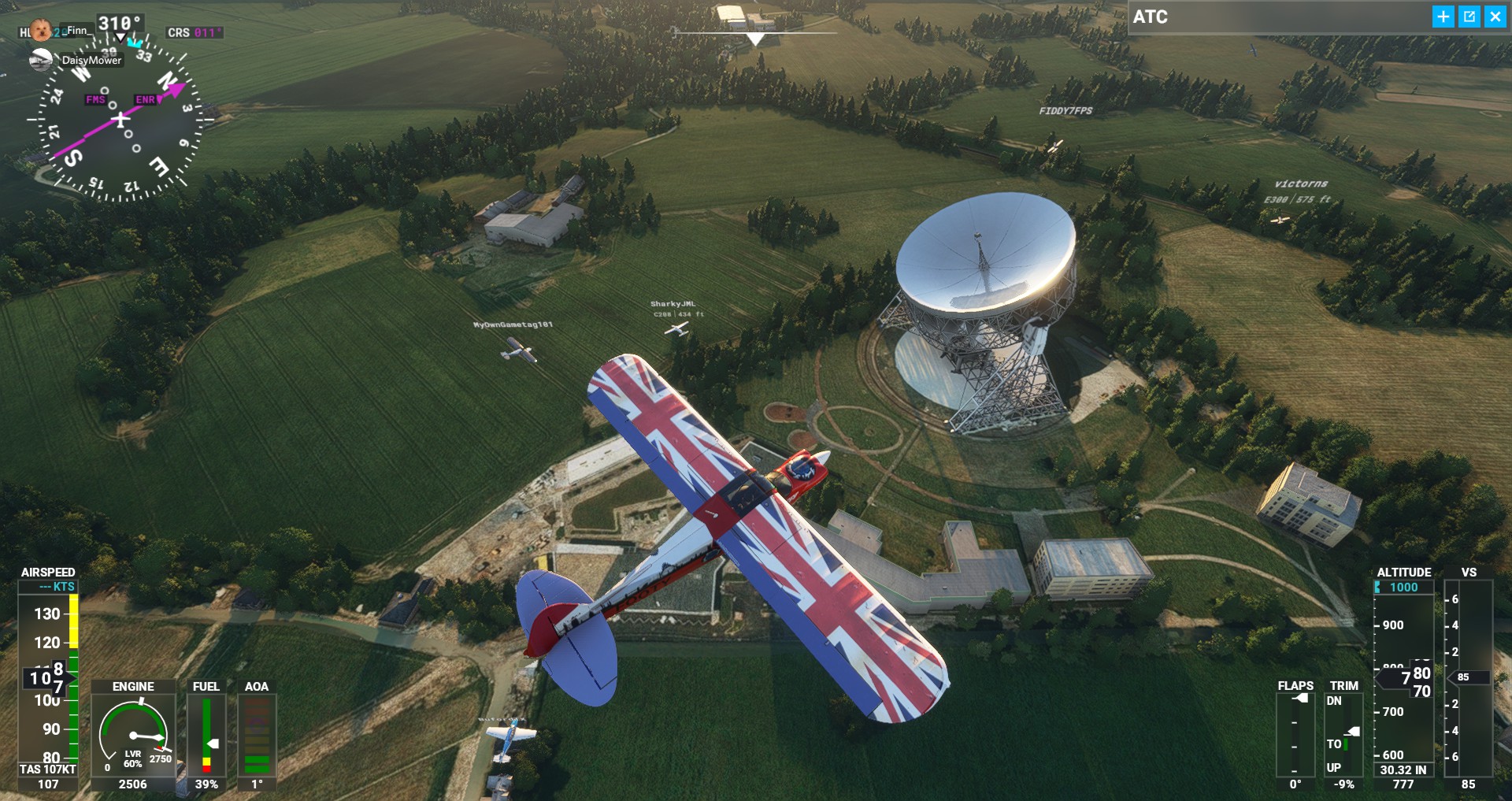Open the top toolbar handle arrow
The width and height of the screenshot is (1512, 801).
point(755,39)
